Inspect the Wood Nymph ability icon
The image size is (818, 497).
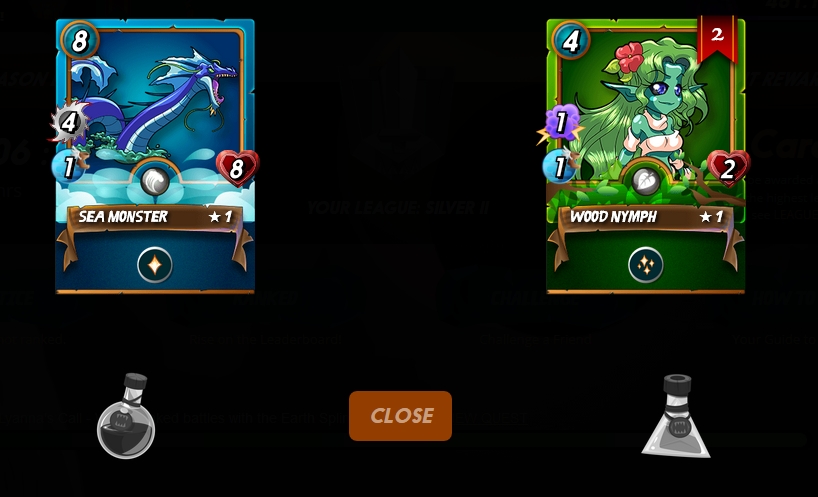click(x=646, y=265)
